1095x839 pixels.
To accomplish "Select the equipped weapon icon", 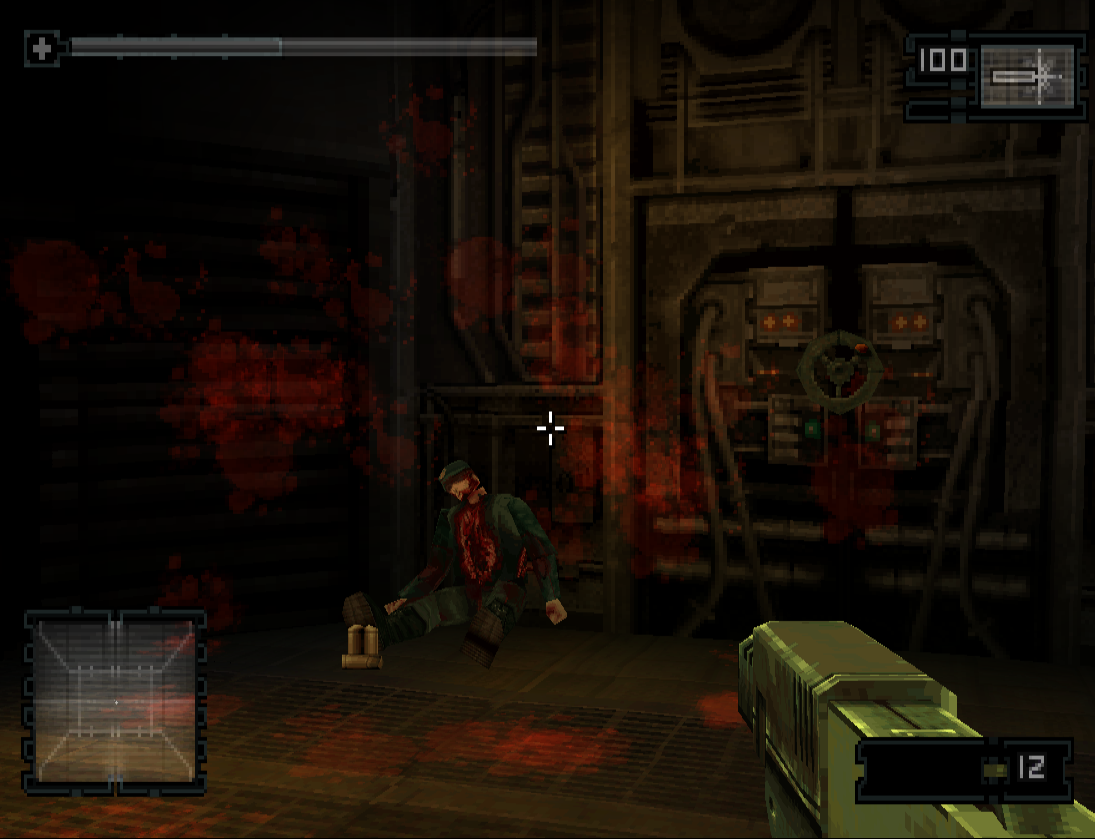I will click(x=1028, y=76).
